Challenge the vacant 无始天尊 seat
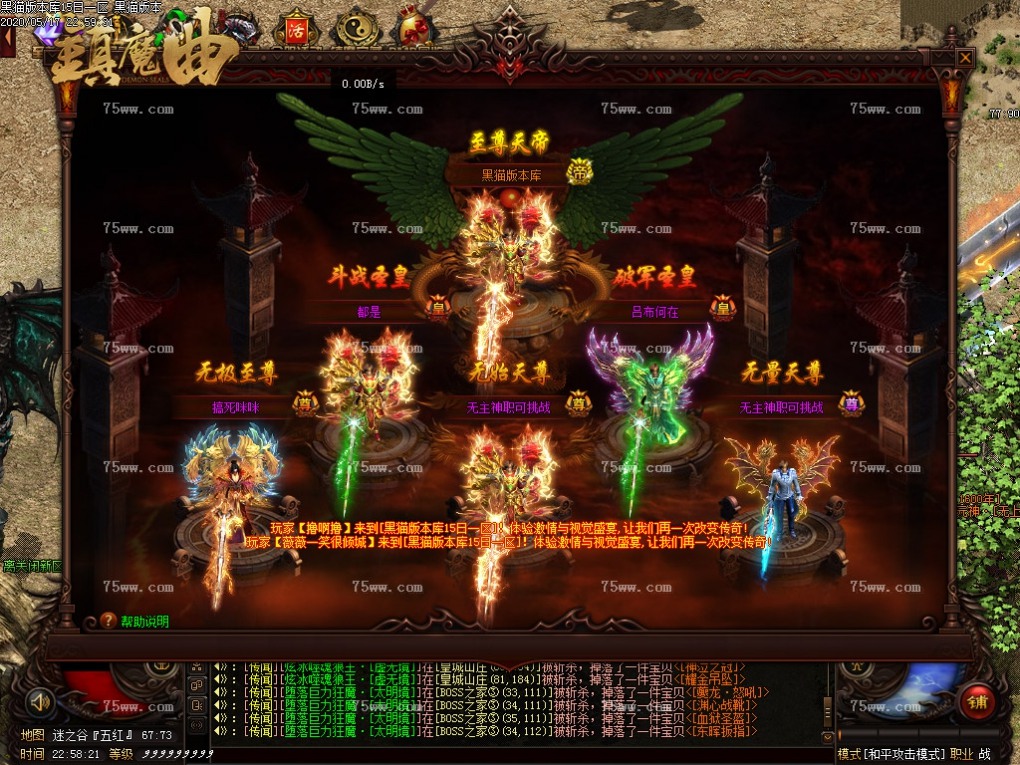The image size is (1020, 765). click(x=508, y=407)
